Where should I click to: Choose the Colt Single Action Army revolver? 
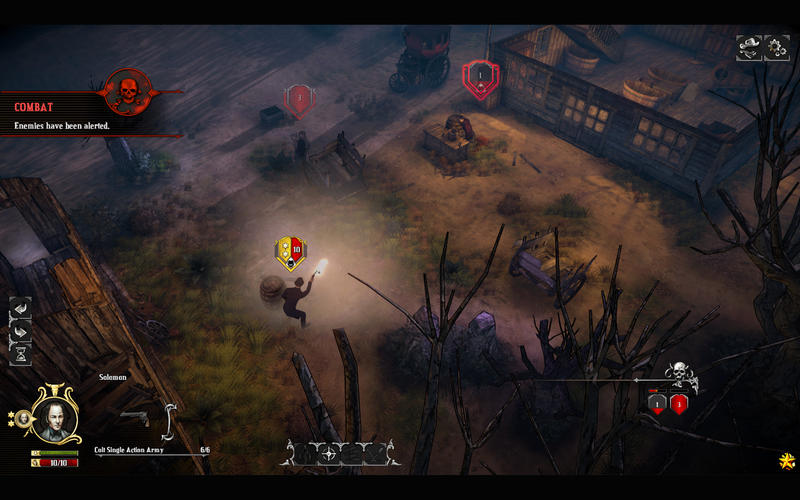(x=134, y=417)
